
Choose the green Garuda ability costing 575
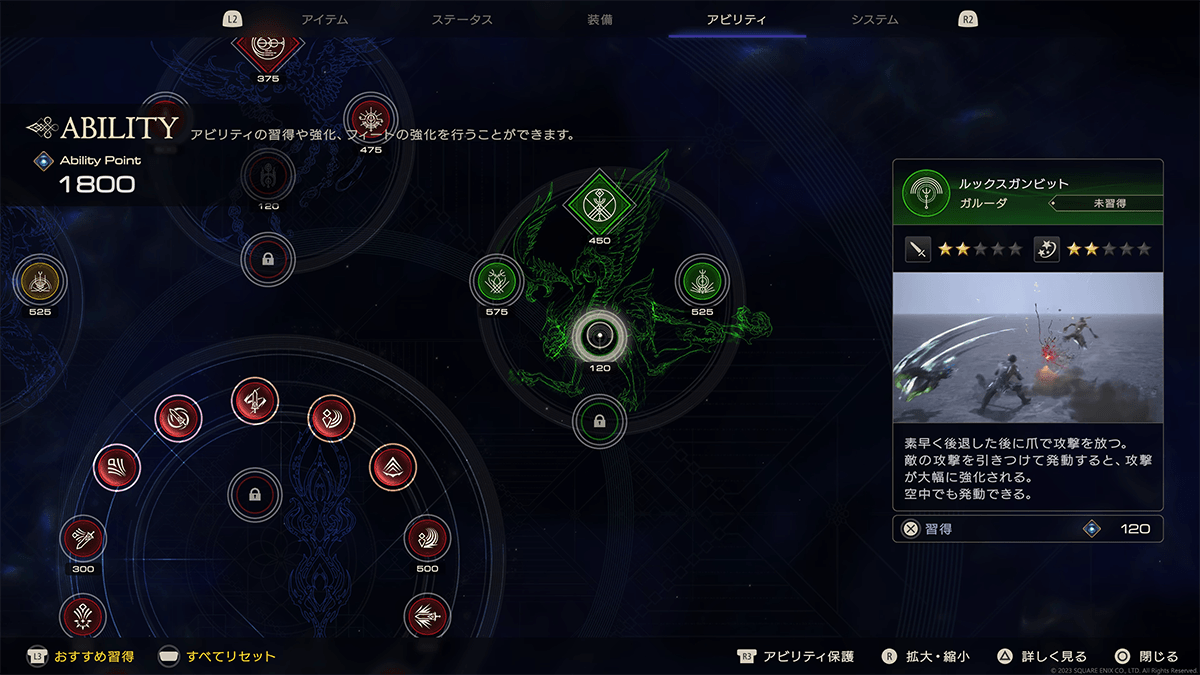497,280
